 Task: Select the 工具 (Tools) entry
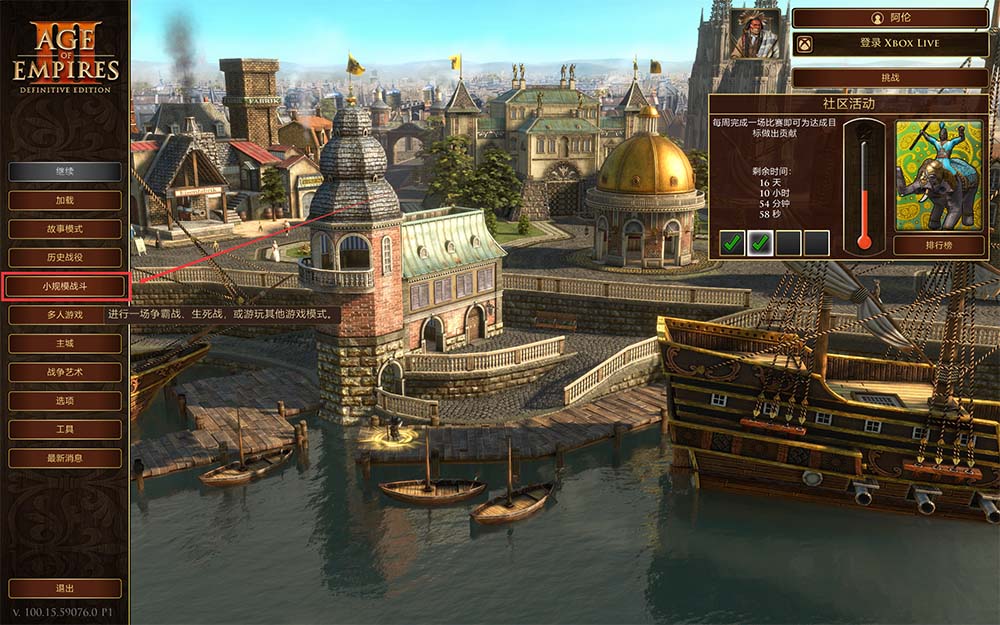pos(65,429)
